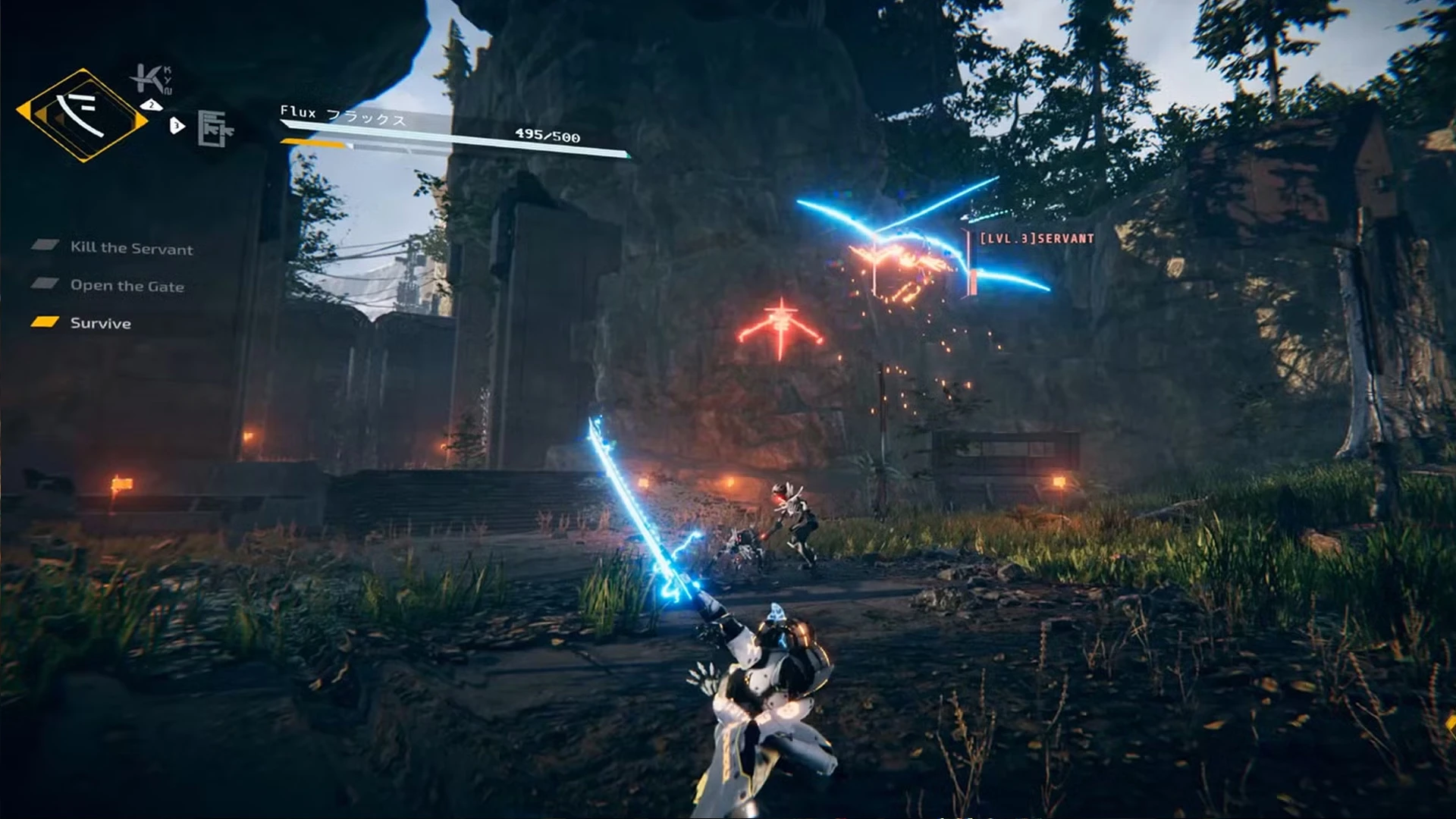Click the Kill the Servant objective
This screenshot has height=819, width=1456.
pyautogui.click(x=131, y=248)
